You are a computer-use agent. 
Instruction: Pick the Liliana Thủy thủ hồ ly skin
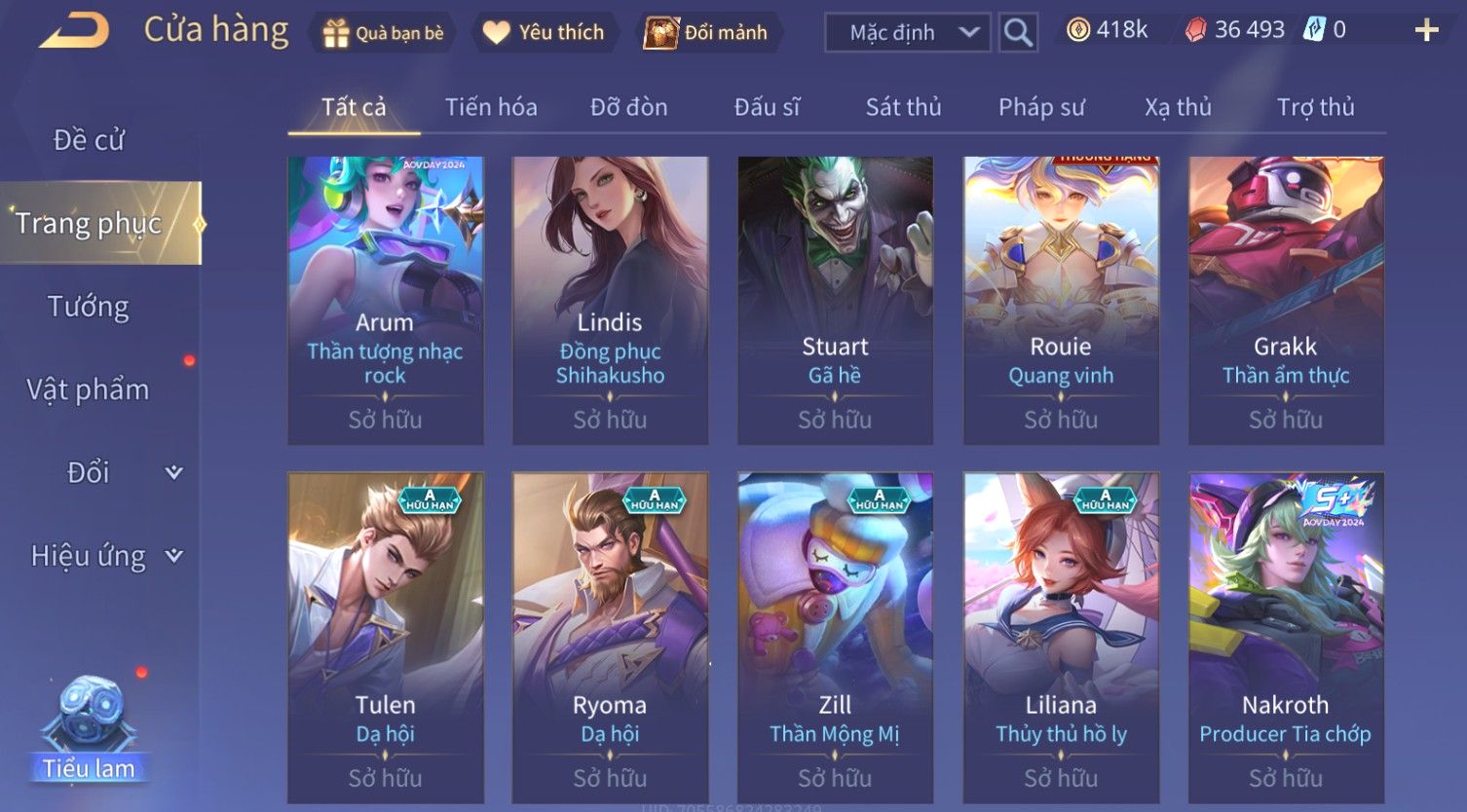[1061, 638]
